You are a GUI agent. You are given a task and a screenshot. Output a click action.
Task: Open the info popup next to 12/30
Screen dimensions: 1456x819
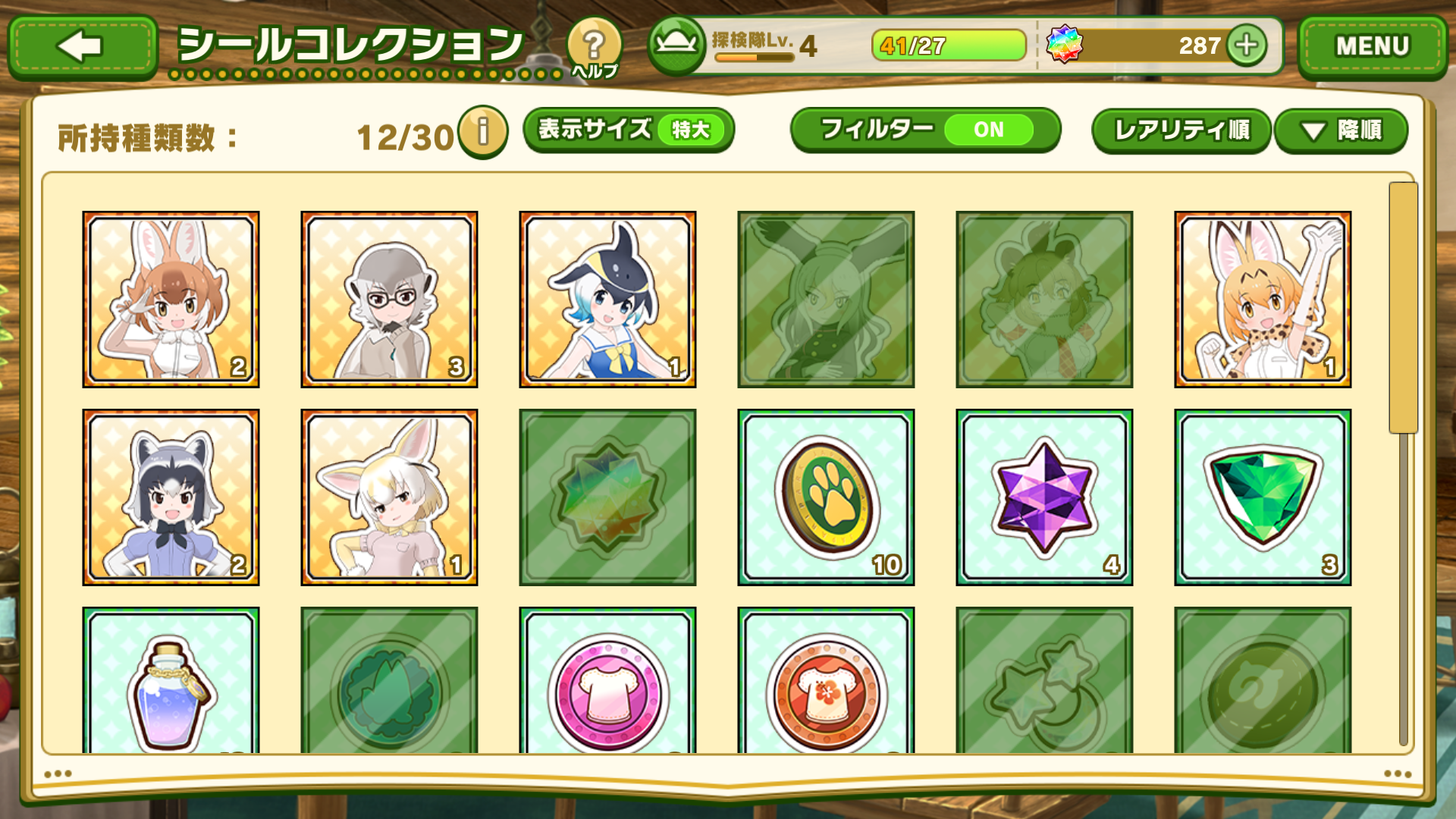(482, 131)
